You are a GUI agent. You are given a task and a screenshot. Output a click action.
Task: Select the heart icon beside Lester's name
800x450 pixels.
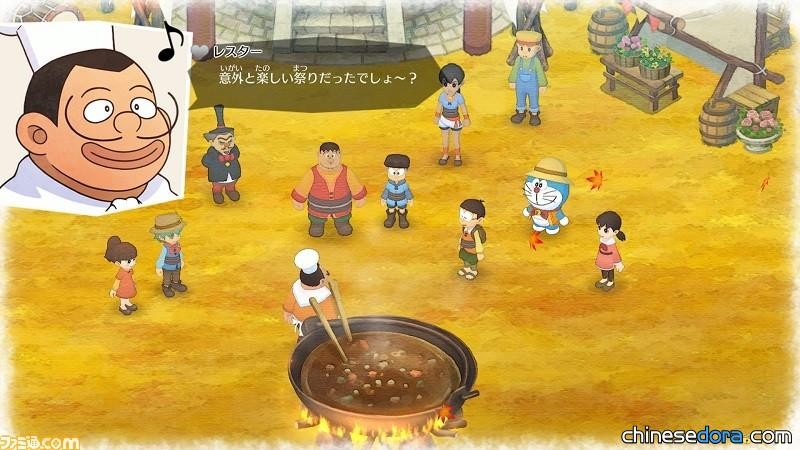(x=200, y=50)
